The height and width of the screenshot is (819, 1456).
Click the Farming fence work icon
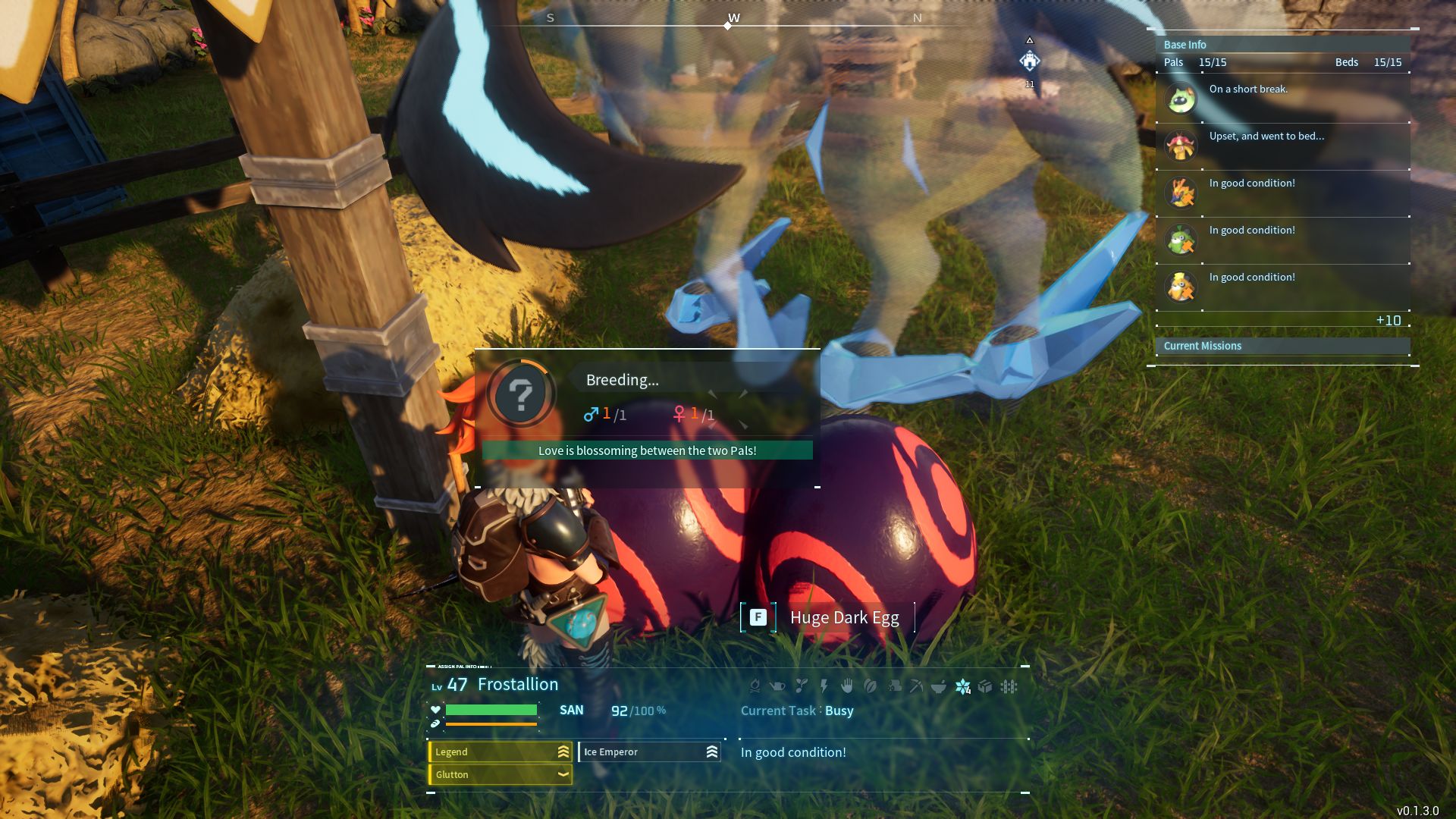coord(1009,687)
